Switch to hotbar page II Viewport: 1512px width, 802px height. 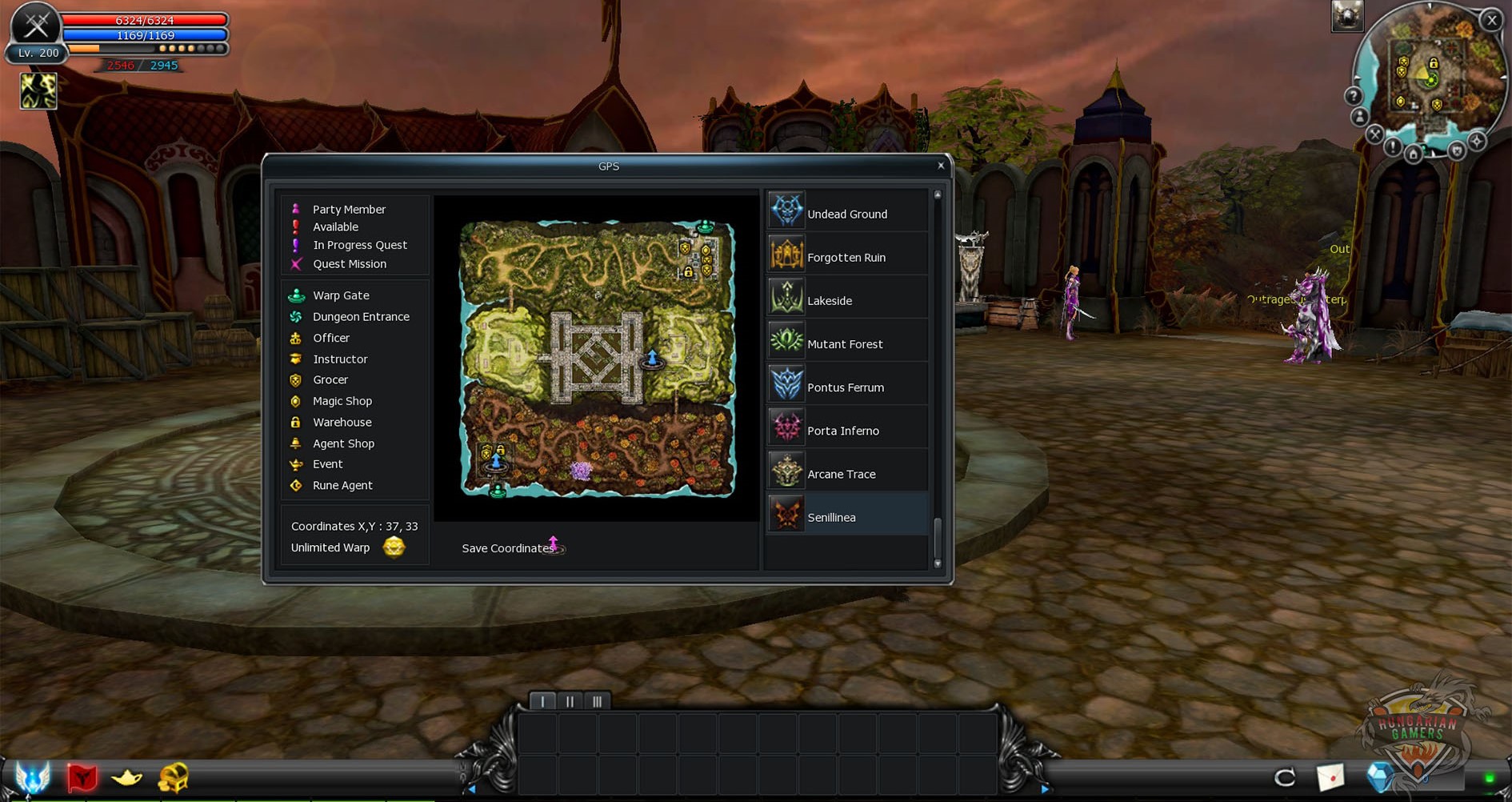(x=570, y=702)
